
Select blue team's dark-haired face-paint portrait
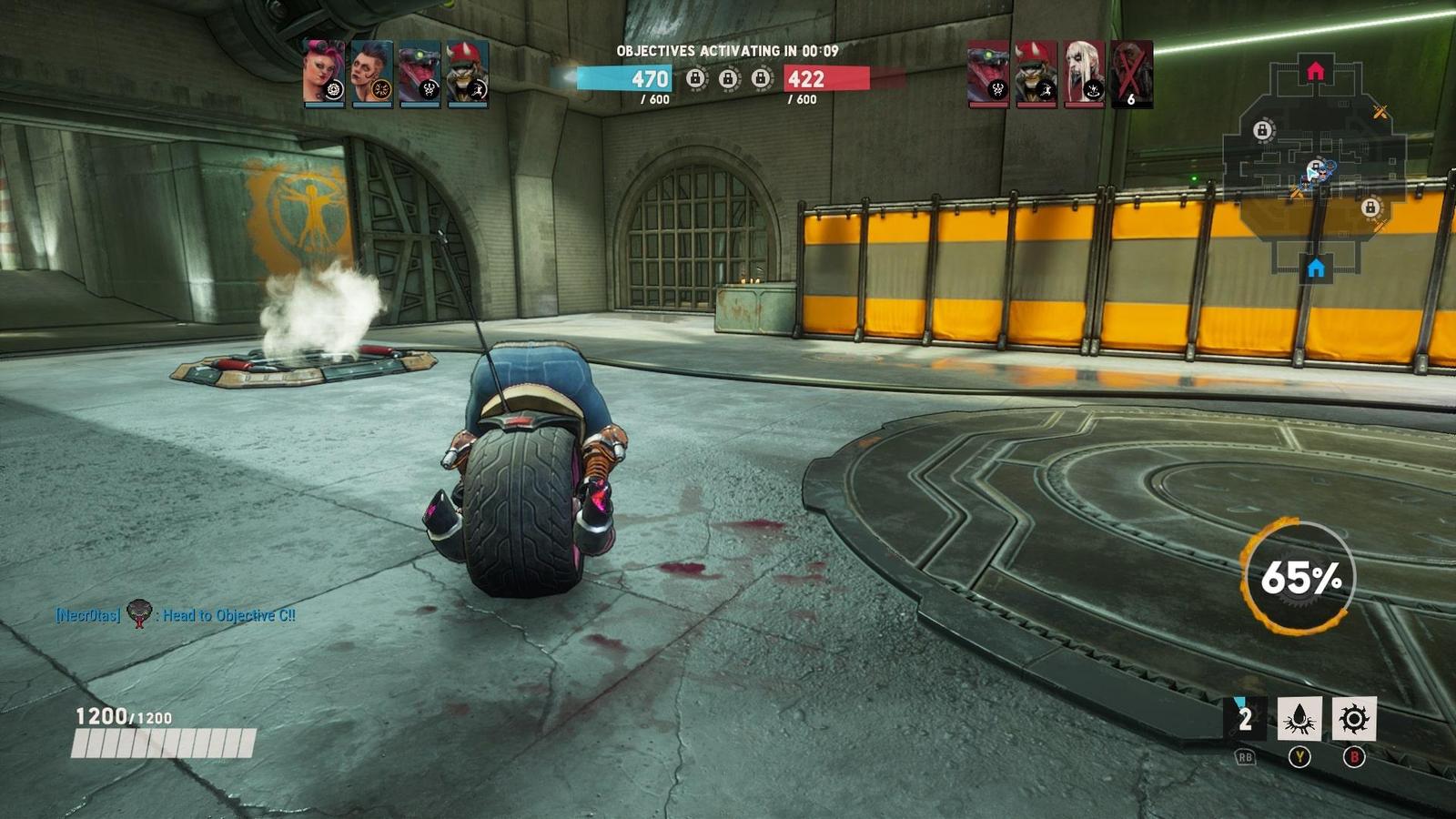[371, 73]
